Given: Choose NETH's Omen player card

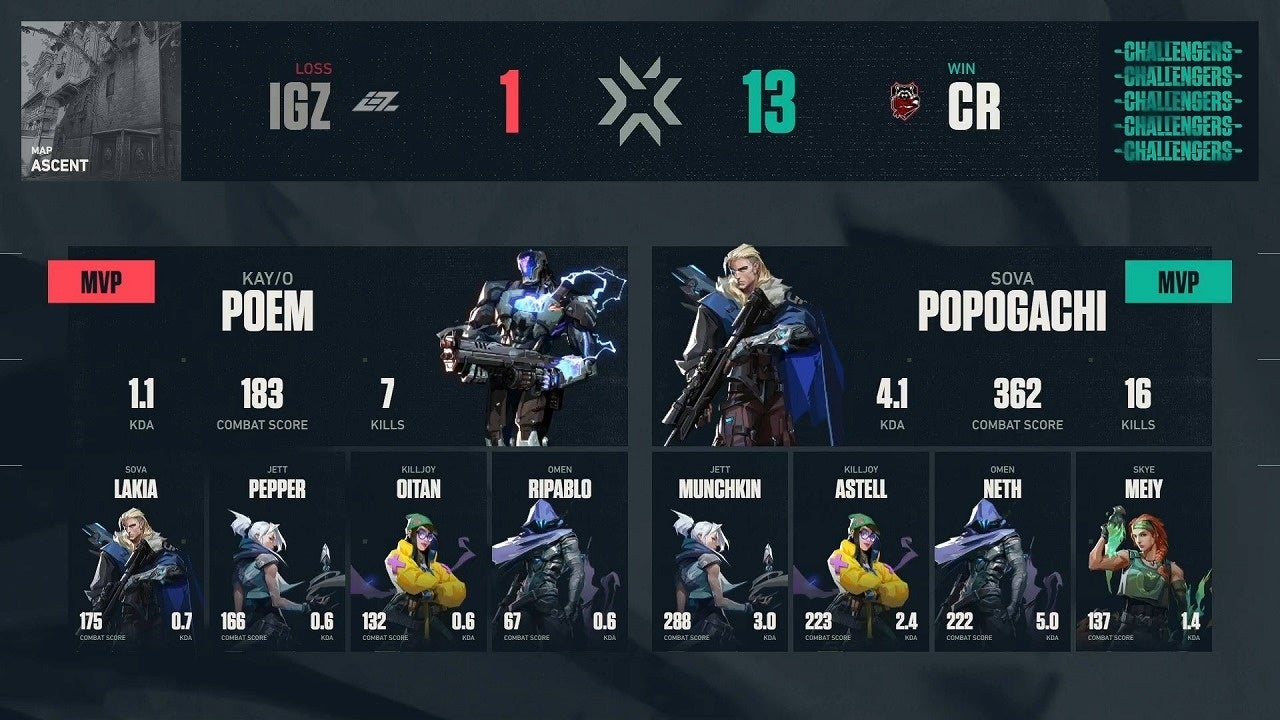Looking at the screenshot, I should click(1002, 552).
